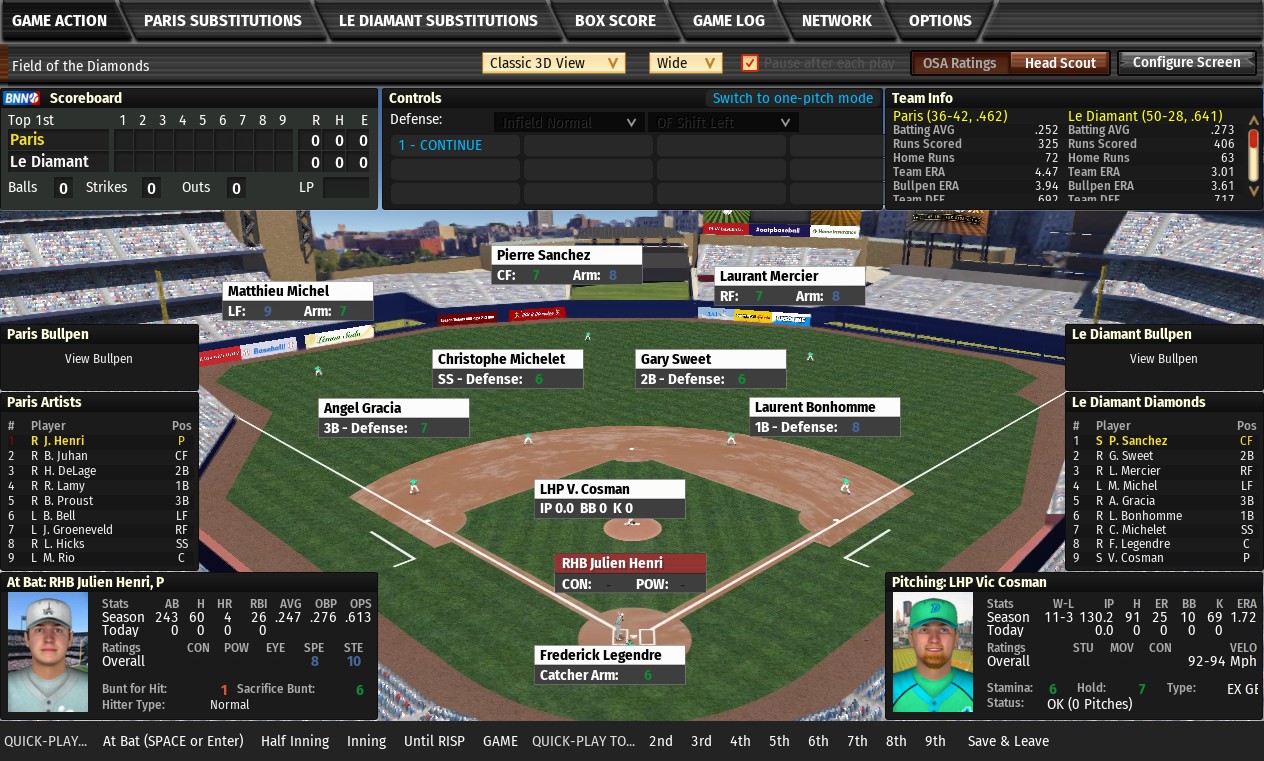
Task: Select Head Scout ratings
Action: 1060,63
